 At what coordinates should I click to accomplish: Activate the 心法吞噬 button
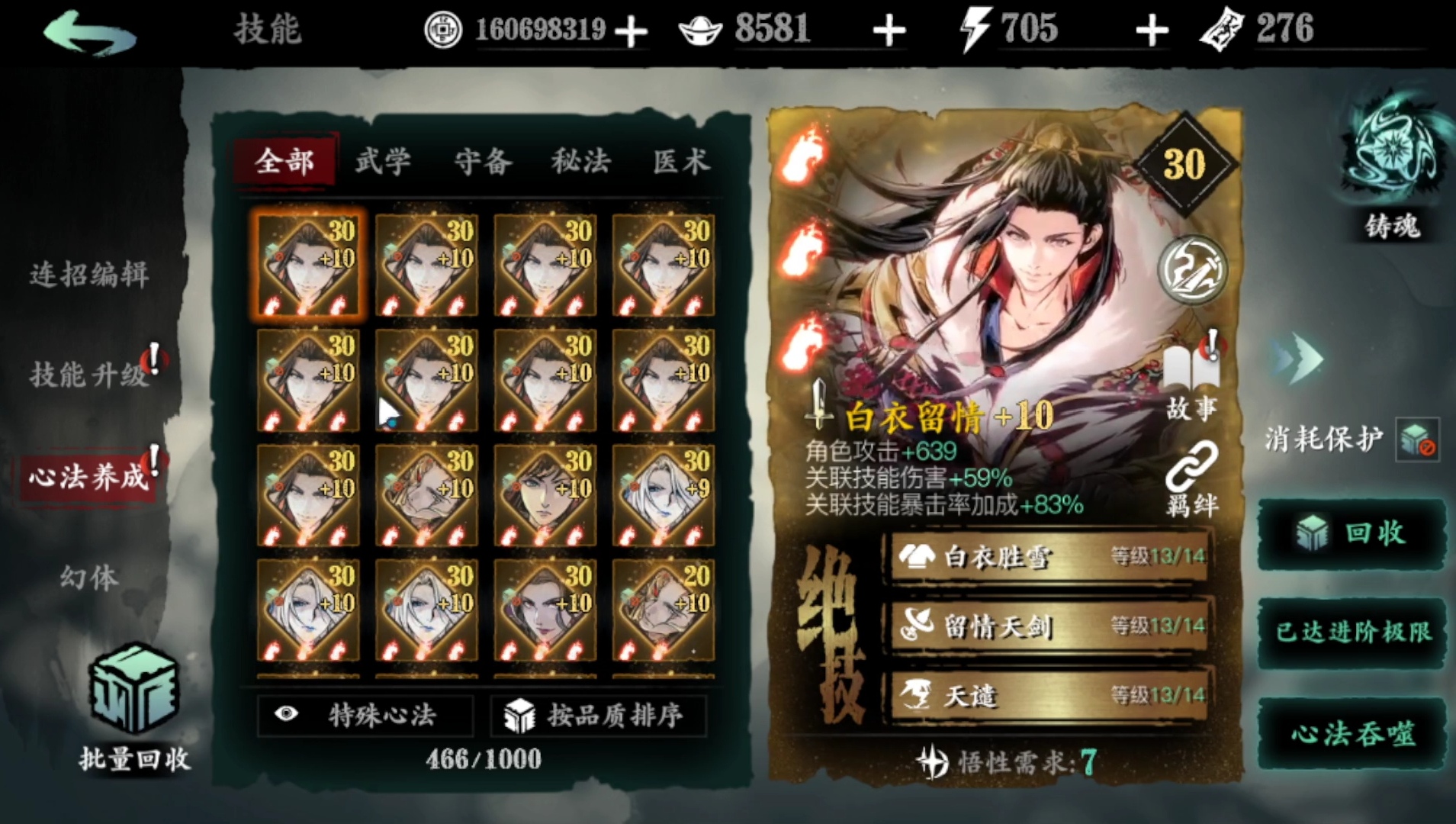point(1352,734)
